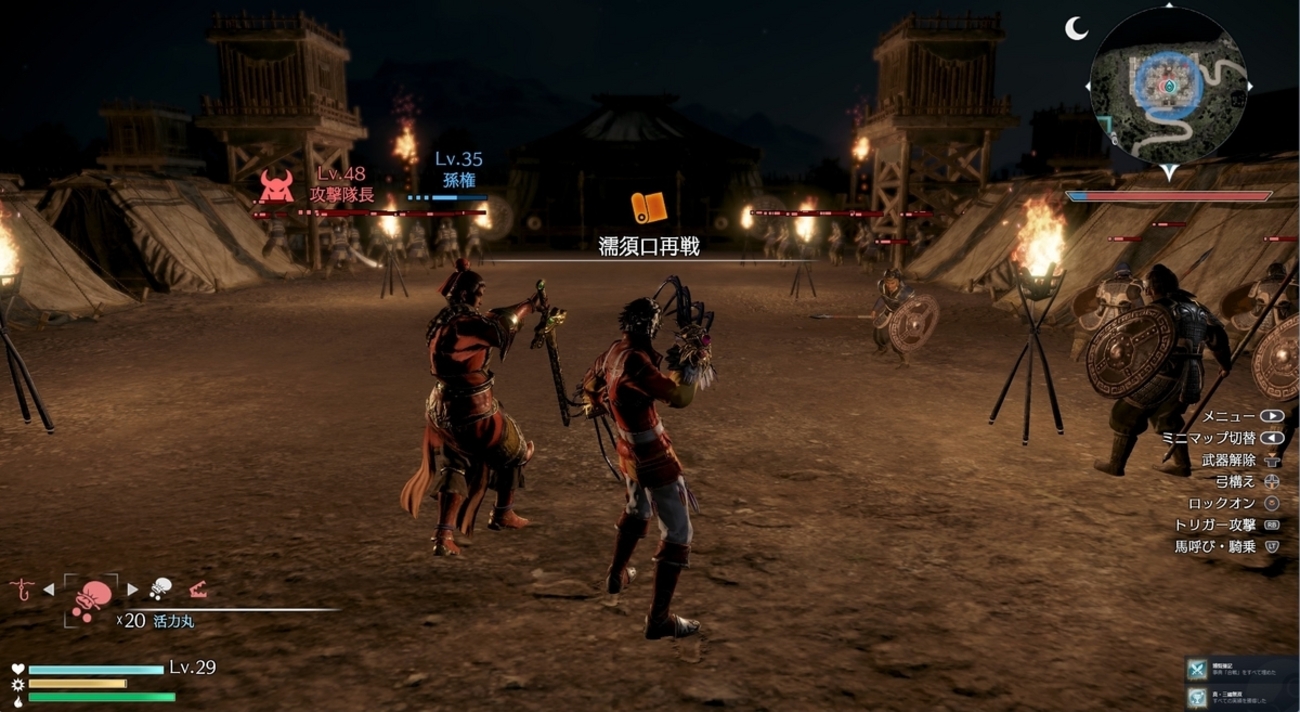Open the trophy cup notification
The image size is (1300, 712).
pyautogui.click(x=1196, y=697)
